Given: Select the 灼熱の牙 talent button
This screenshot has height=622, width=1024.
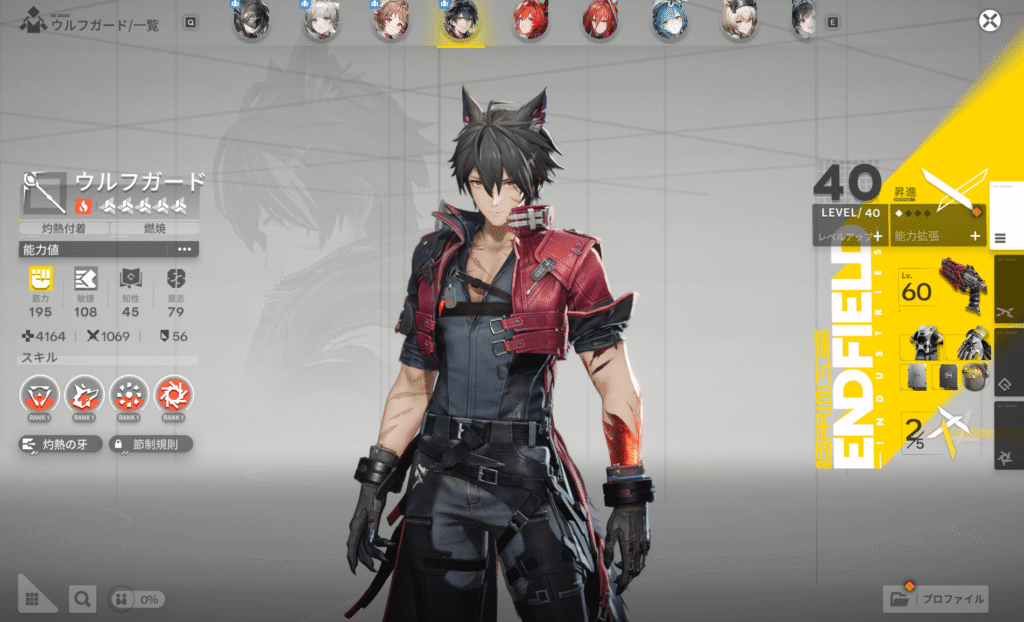Looking at the screenshot, I should (61, 444).
